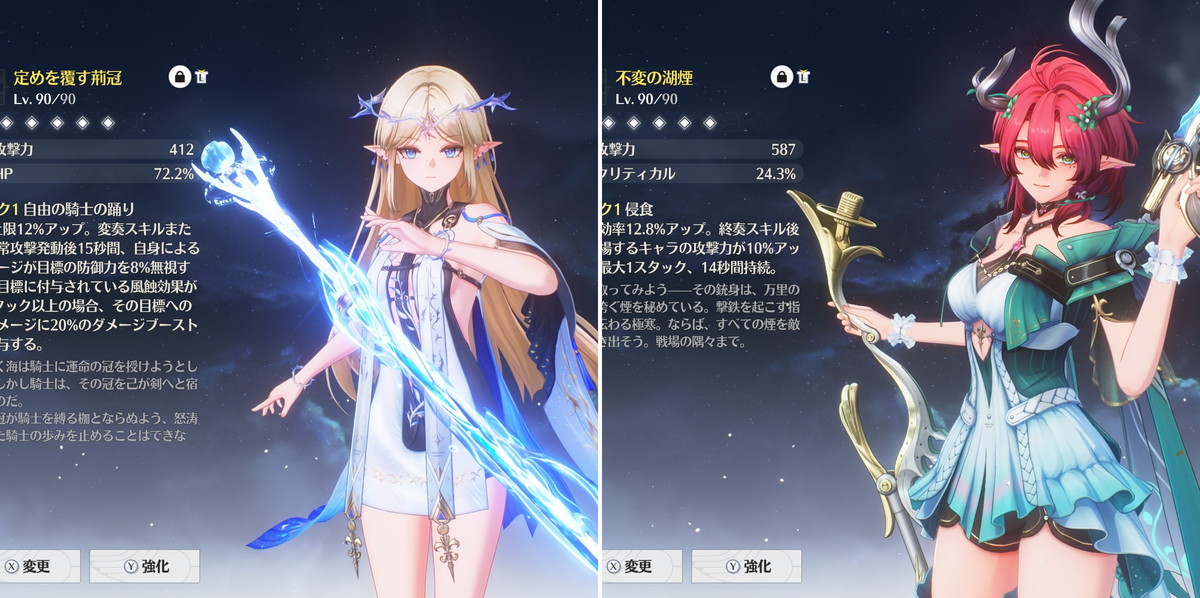Click 強化 button under 定めを覆す荊冠 weapon
Screen dimensions: 1200x598
(x=144, y=566)
